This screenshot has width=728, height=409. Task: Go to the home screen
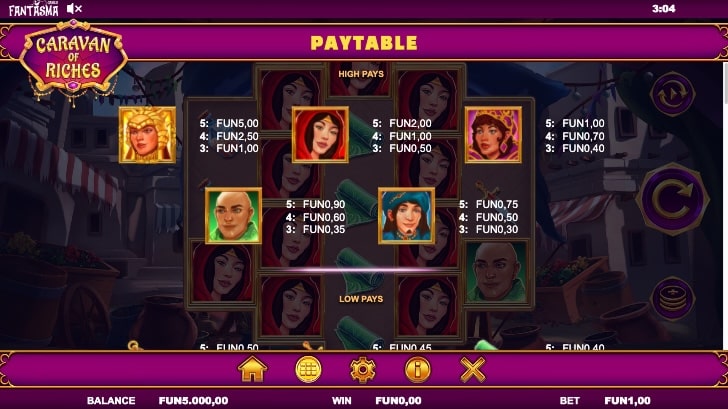click(x=253, y=369)
